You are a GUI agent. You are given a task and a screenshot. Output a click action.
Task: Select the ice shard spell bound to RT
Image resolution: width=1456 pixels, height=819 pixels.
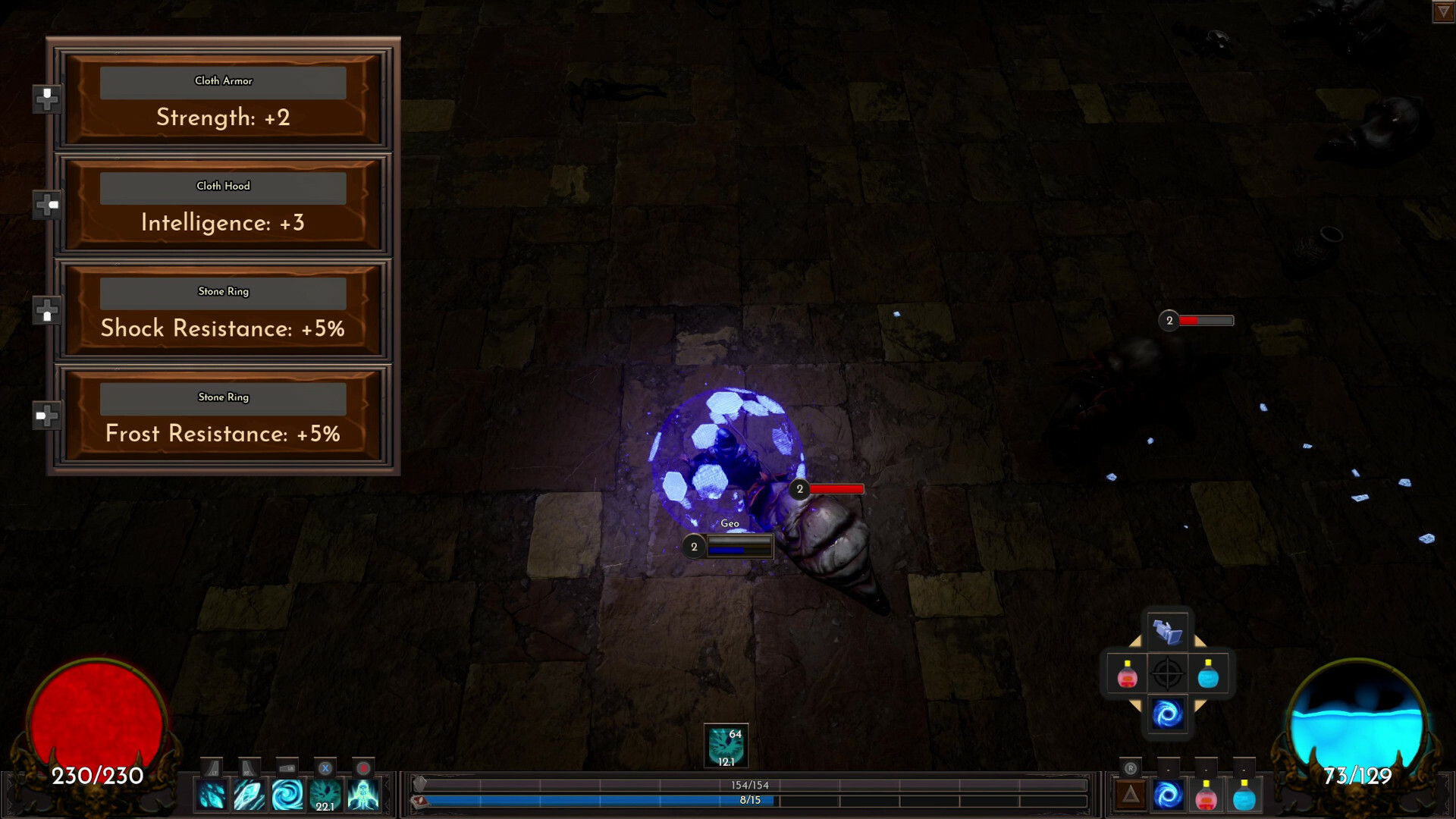point(249,795)
